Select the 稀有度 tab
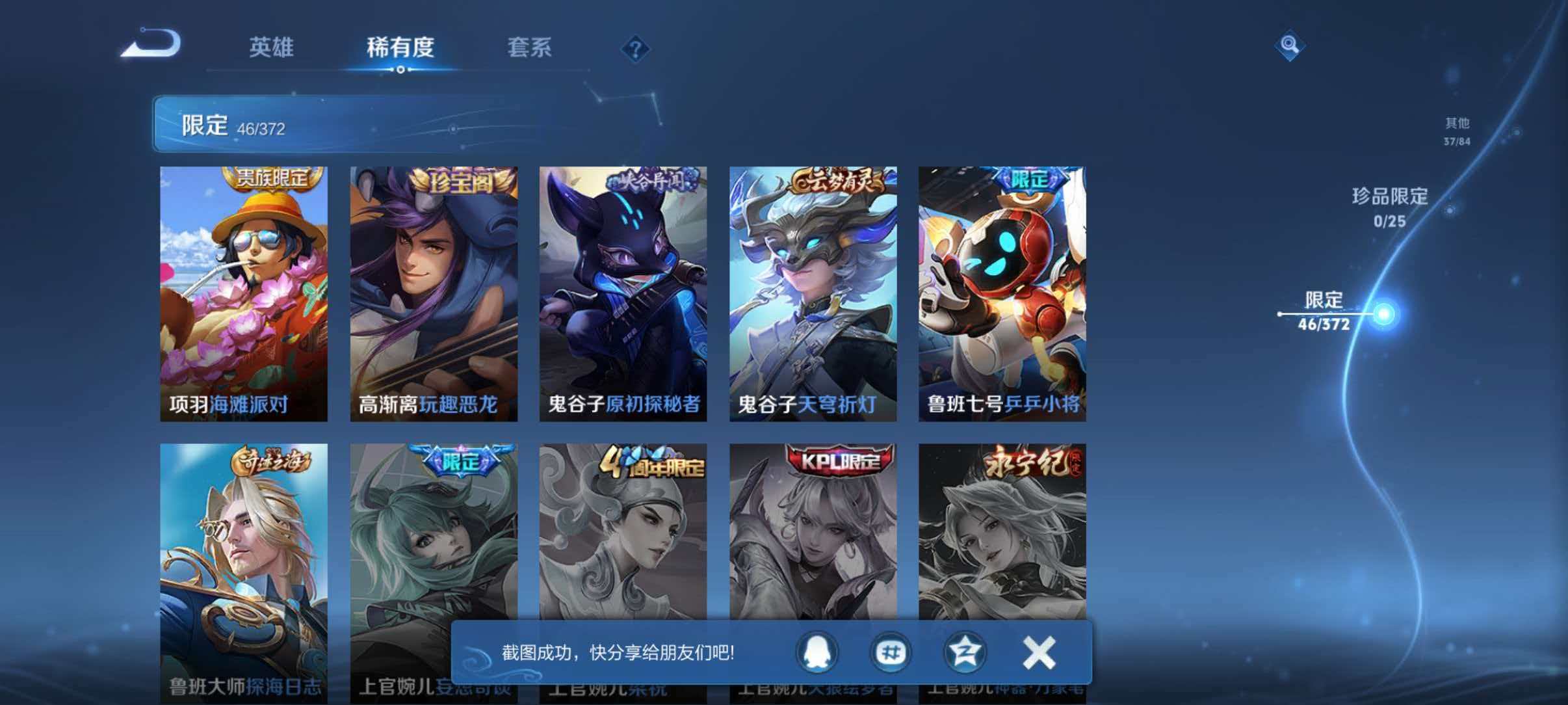1568x705 pixels. pyautogui.click(x=399, y=47)
